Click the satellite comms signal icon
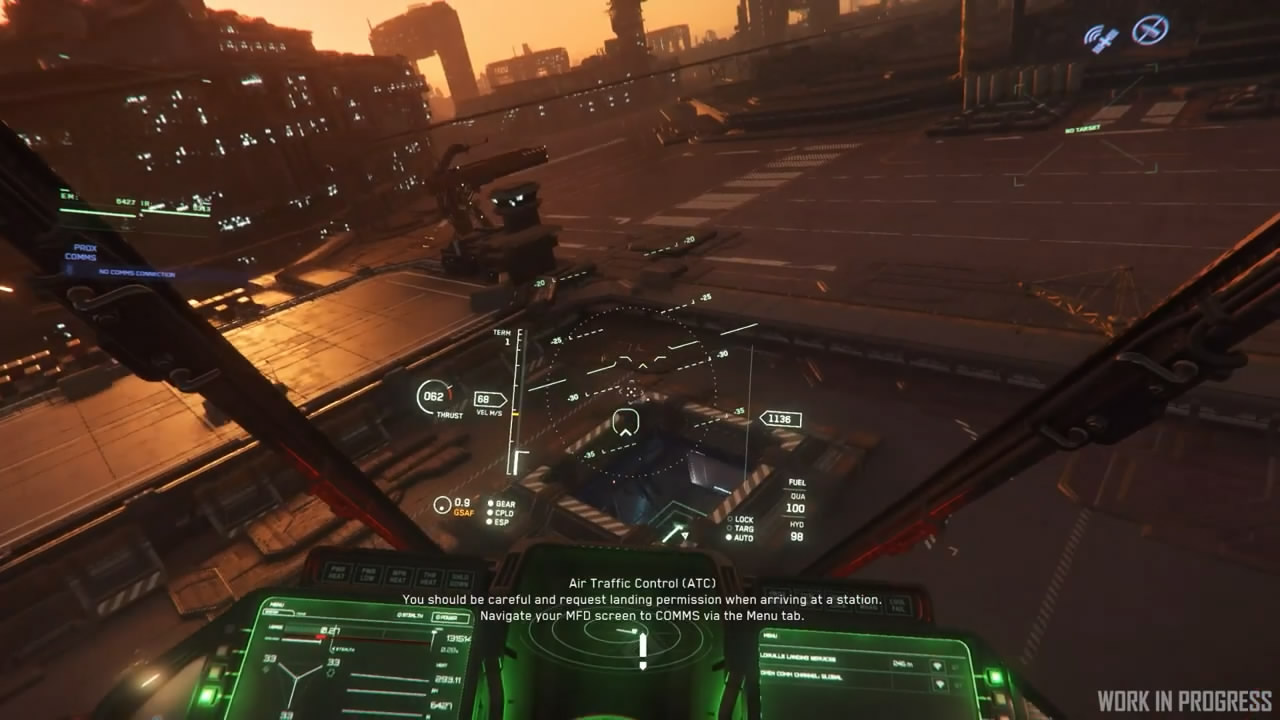 (1101, 36)
